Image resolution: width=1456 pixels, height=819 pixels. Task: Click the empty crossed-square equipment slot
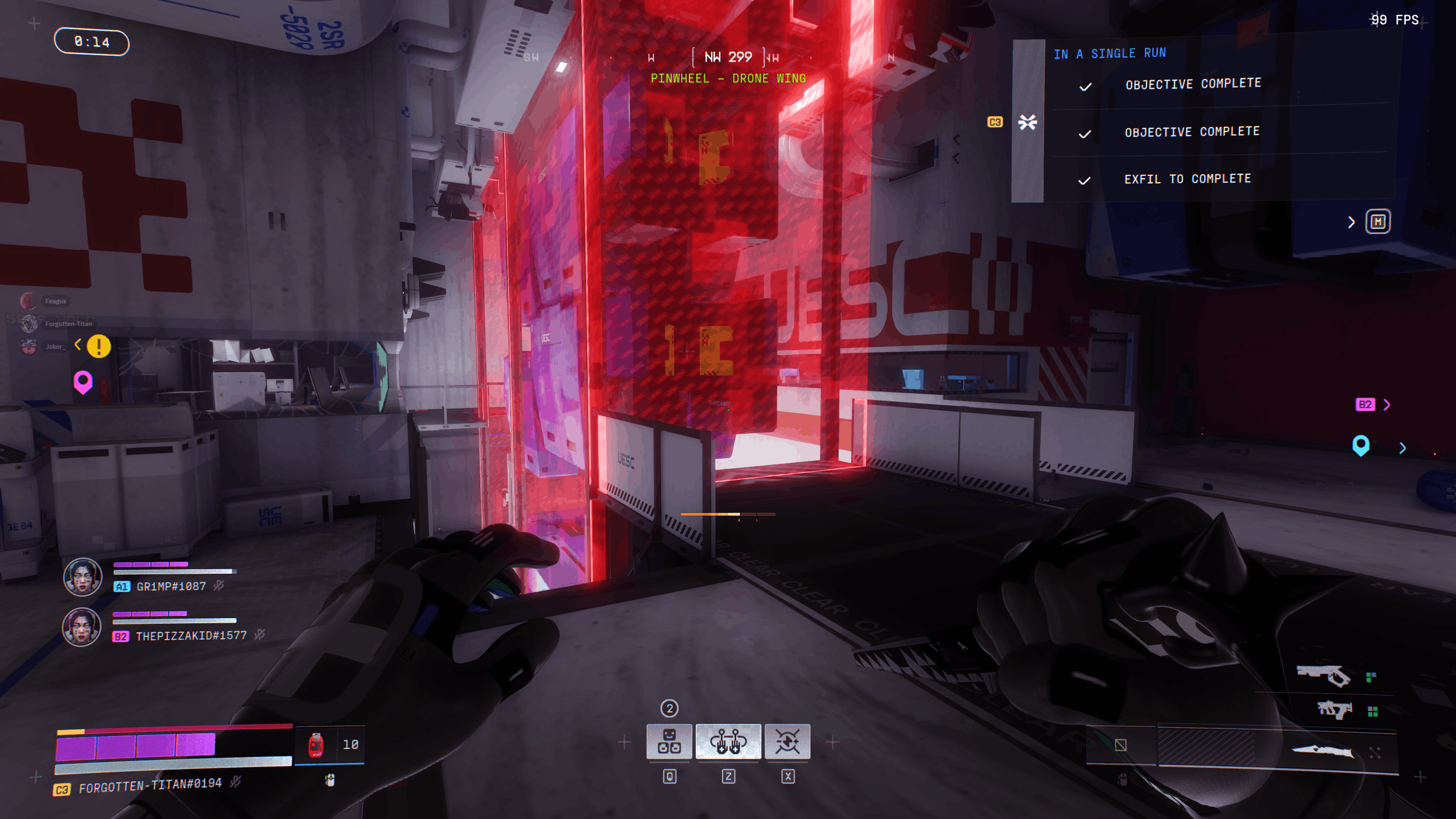point(1121,745)
